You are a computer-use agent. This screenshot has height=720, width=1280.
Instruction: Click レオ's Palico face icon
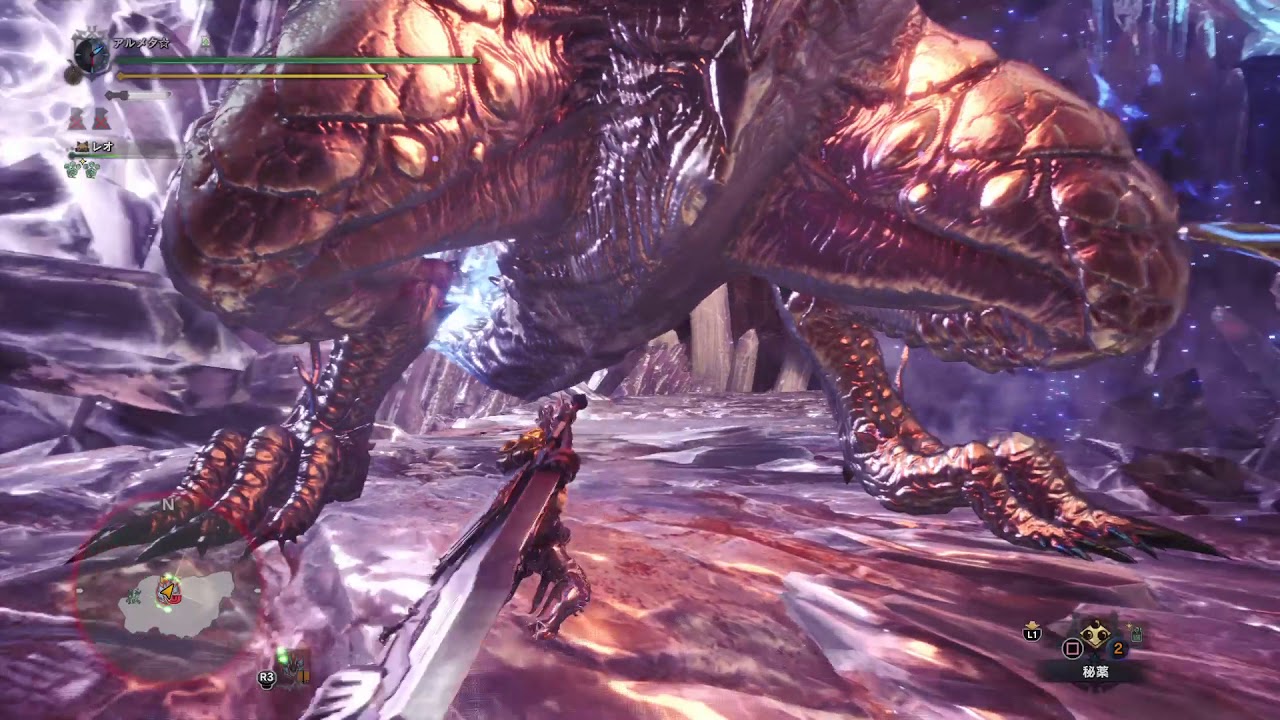click(81, 147)
